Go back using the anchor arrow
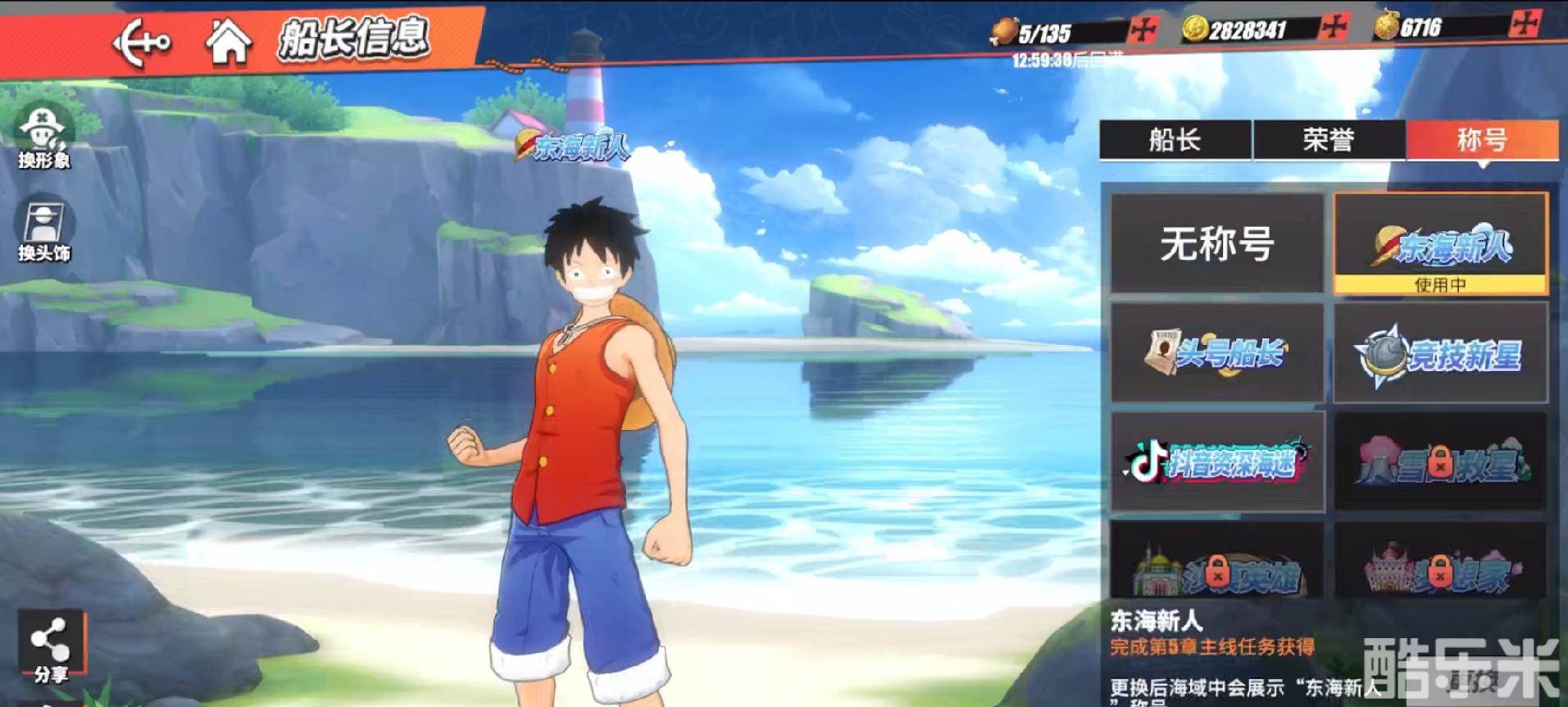Screen dimensions: 1568x707 click(141, 43)
